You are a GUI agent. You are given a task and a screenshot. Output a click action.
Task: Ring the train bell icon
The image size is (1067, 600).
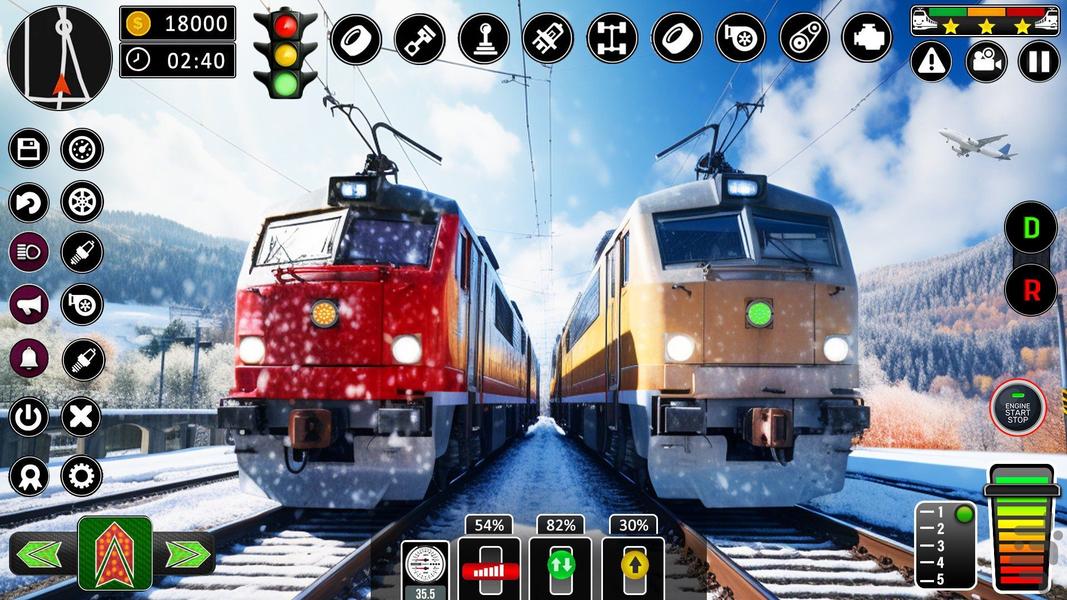point(29,358)
